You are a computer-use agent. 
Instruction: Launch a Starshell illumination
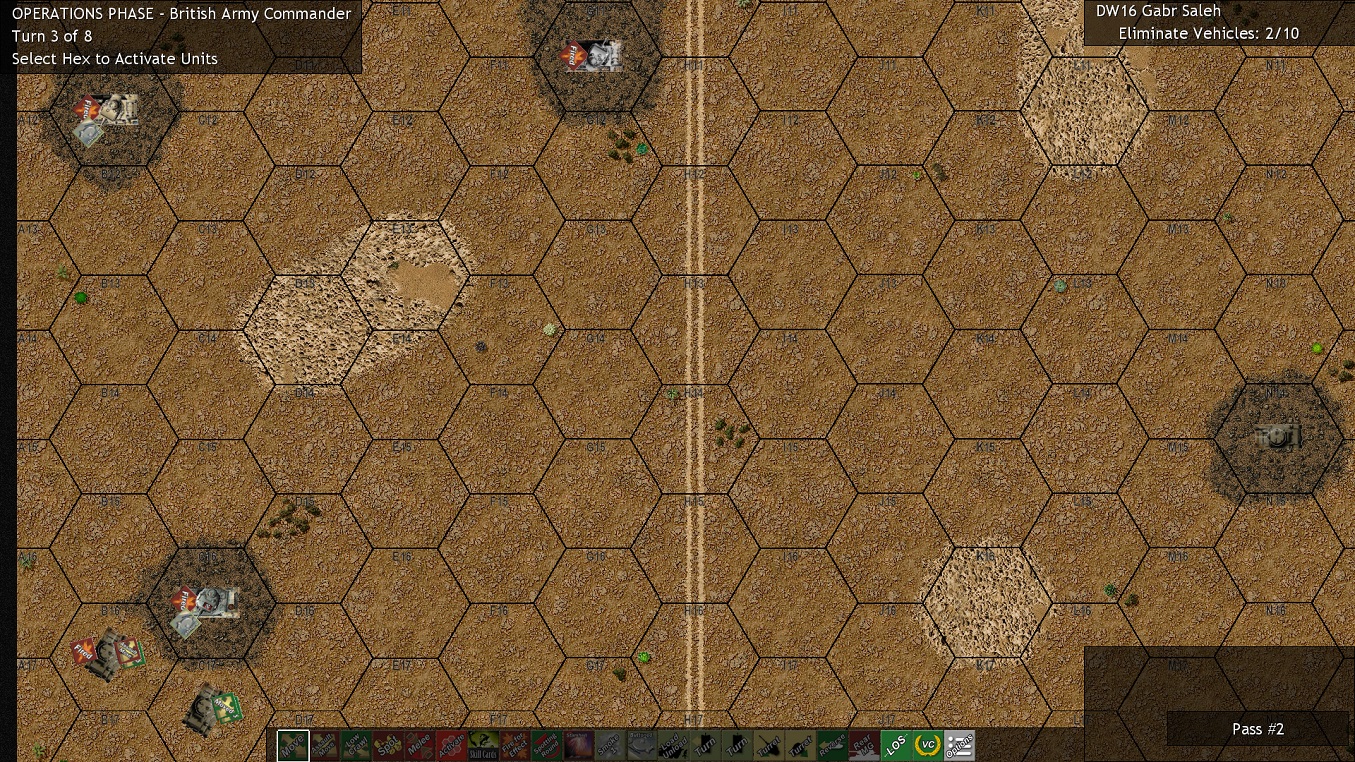(x=578, y=745)
